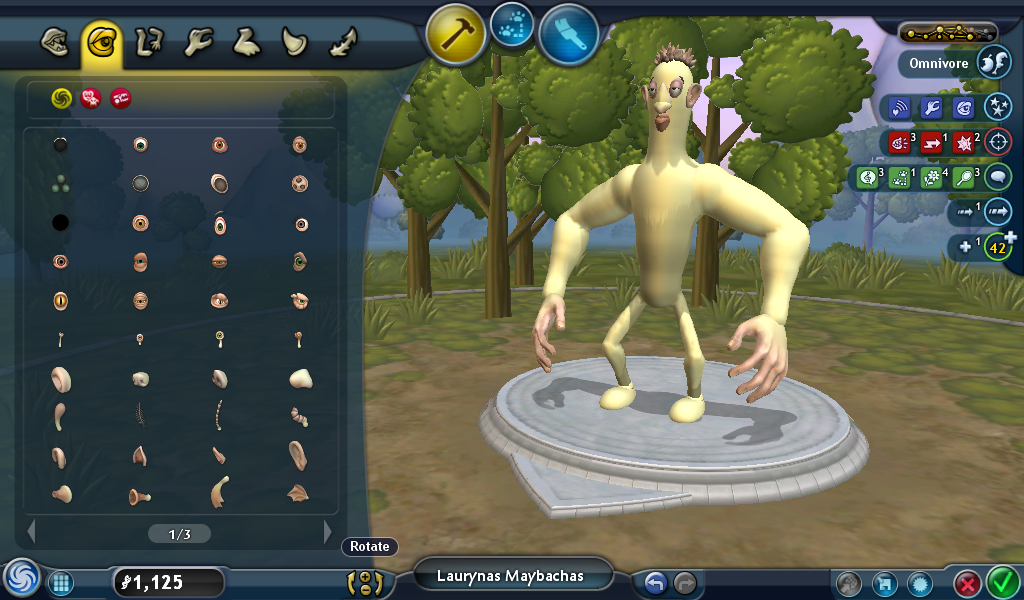Click the undo arrow button
Viewport: 1024px width, 600px height.
655,582
